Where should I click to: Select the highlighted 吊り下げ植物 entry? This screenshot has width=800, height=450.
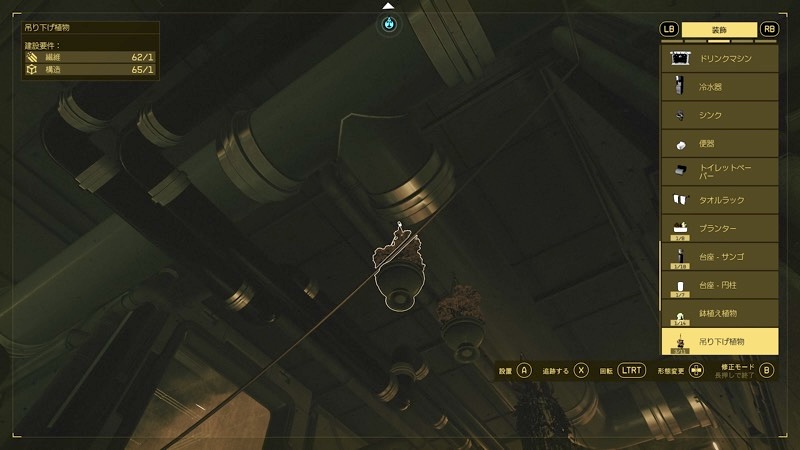(719, 342)
